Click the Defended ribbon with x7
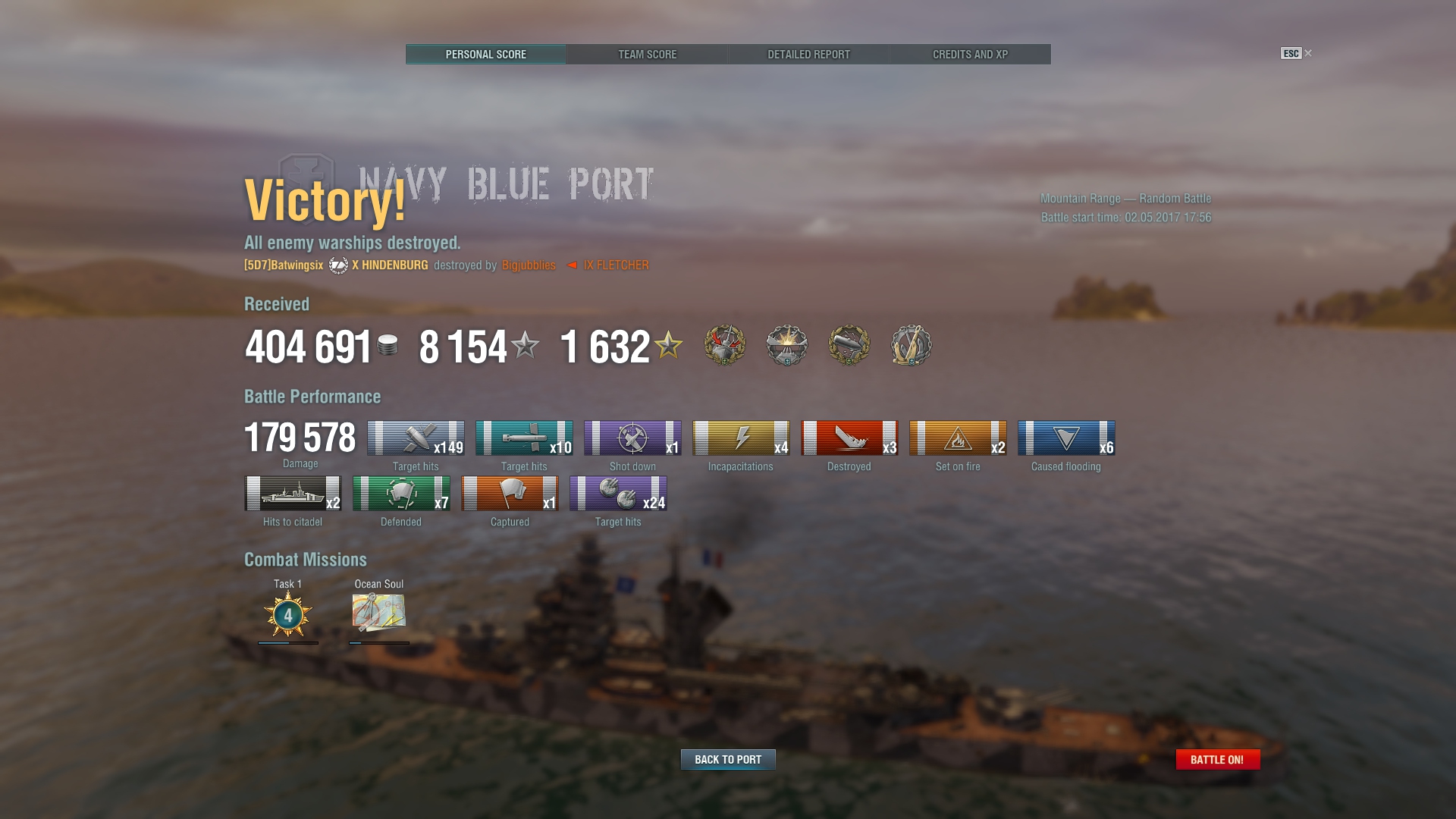 tap(401, 494)
